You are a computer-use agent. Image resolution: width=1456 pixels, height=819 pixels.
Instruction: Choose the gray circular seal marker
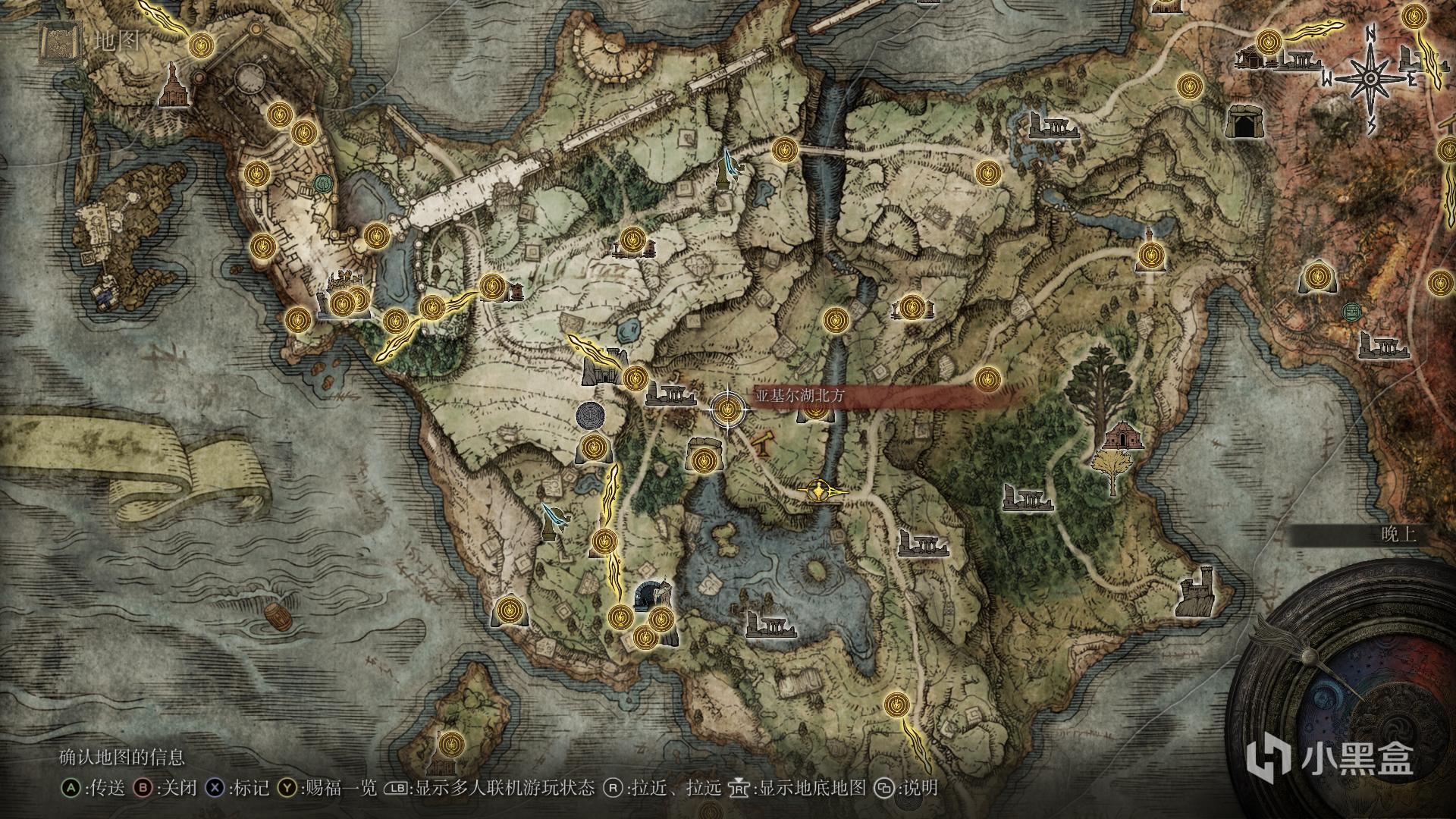[x=591, y=416]
